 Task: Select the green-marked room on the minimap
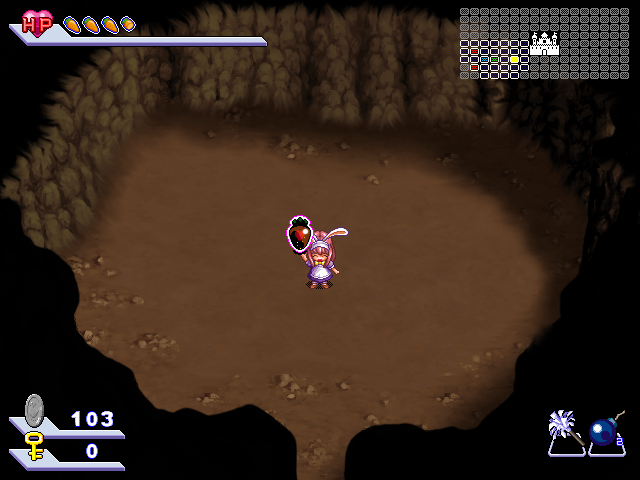pos(494,59)
